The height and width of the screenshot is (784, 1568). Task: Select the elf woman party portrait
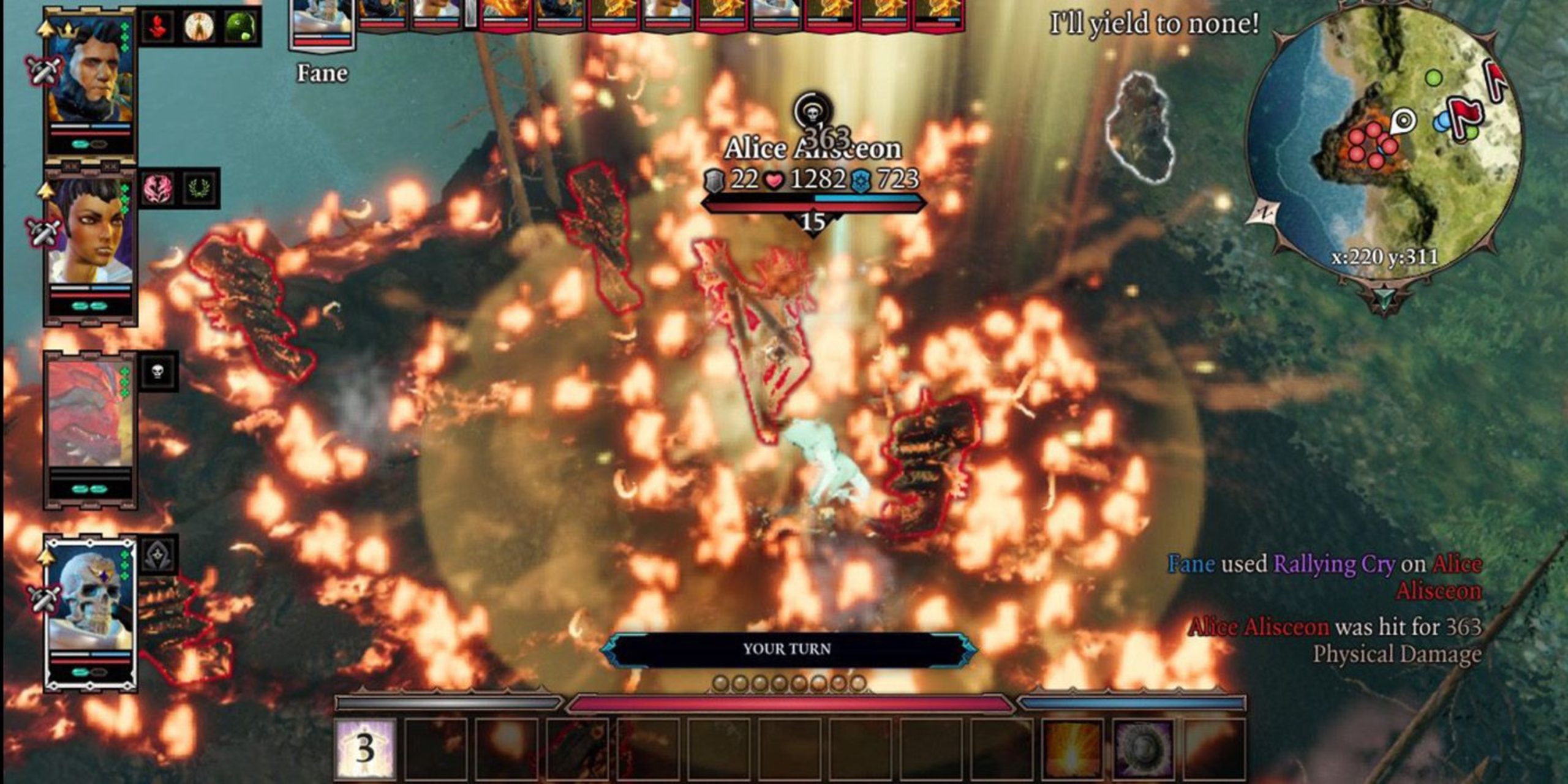click(91, 233)
